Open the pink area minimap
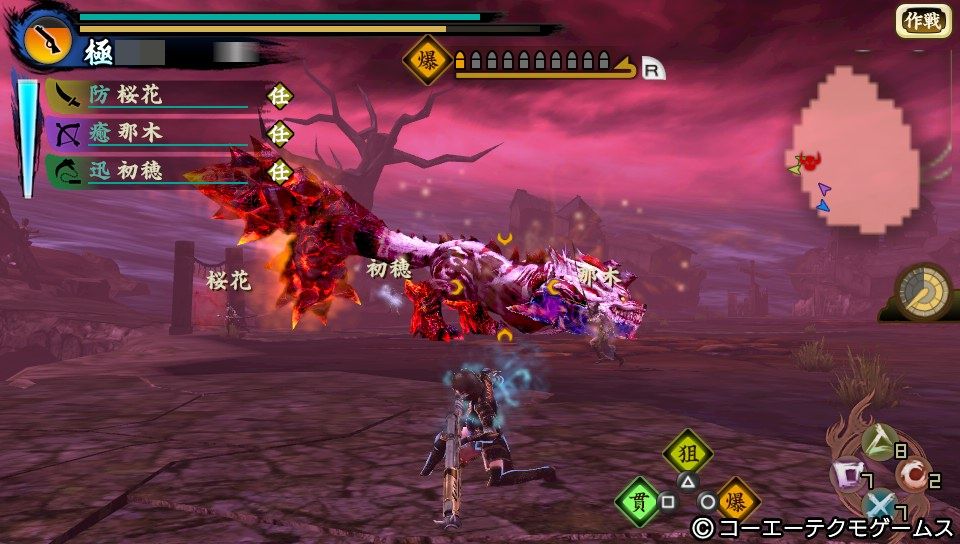 855,150
